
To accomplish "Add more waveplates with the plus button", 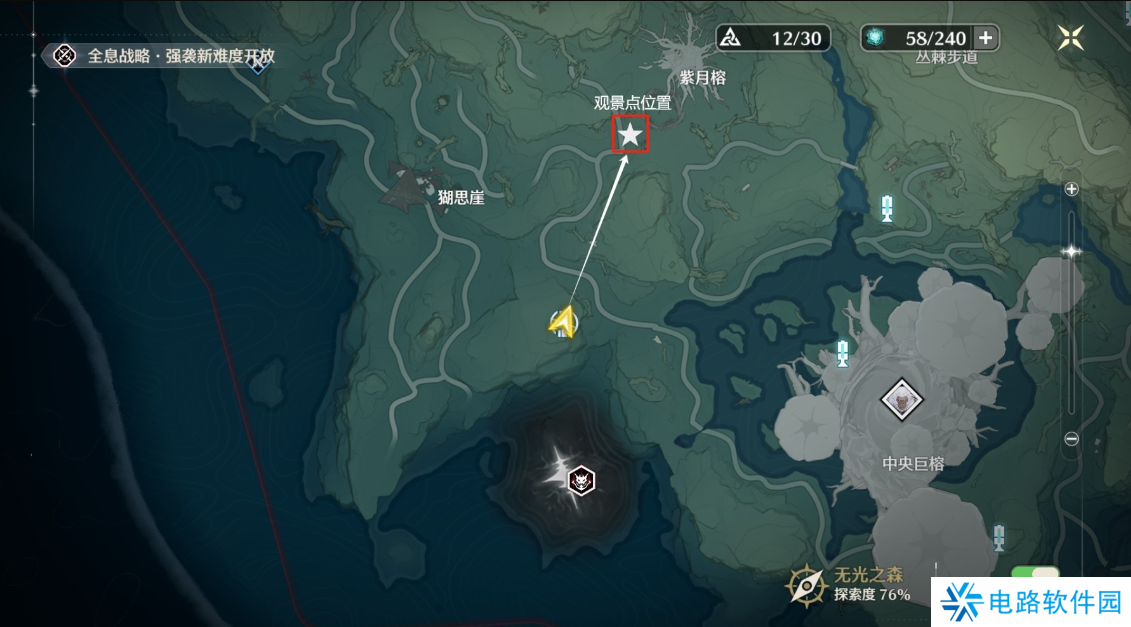I will point(986,38).
